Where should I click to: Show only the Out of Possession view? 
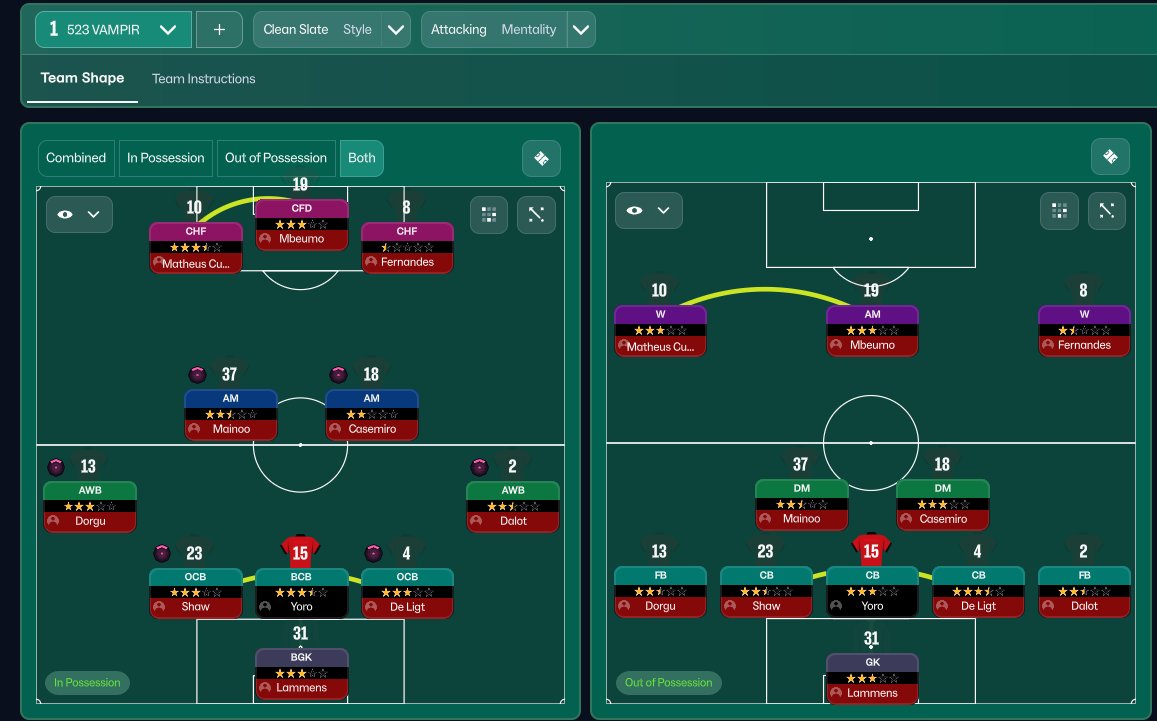tap(276, 158)
